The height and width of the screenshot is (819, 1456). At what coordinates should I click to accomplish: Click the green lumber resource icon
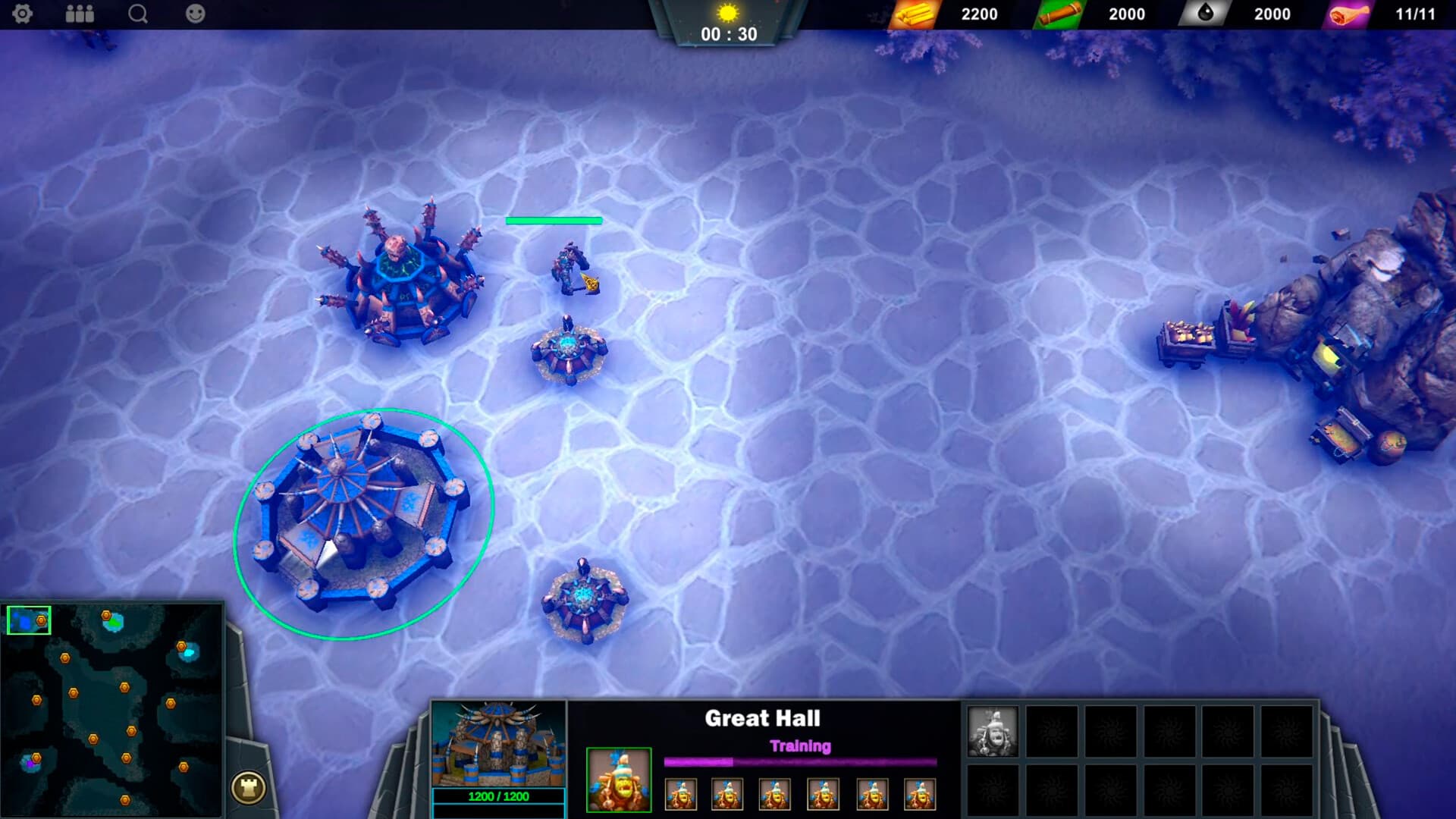[1058, 14]
